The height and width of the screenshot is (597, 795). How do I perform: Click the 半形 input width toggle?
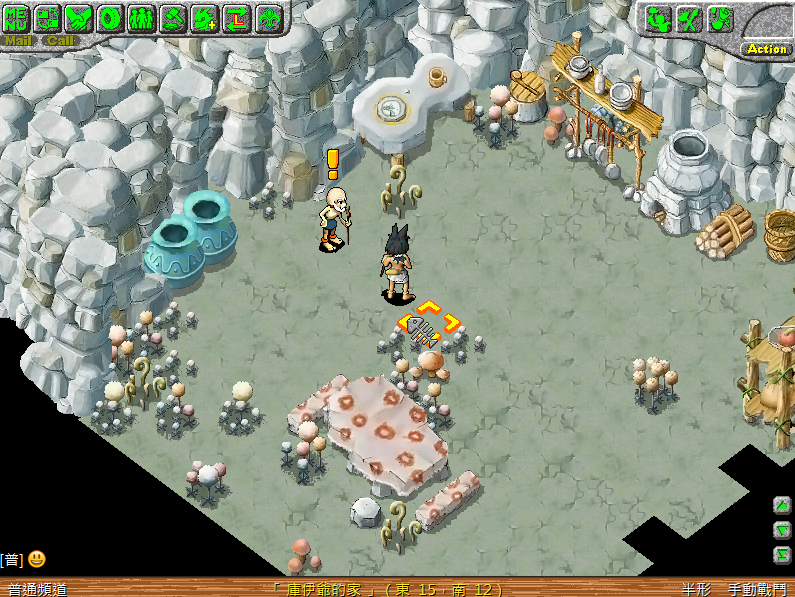(x=696, y=589)
